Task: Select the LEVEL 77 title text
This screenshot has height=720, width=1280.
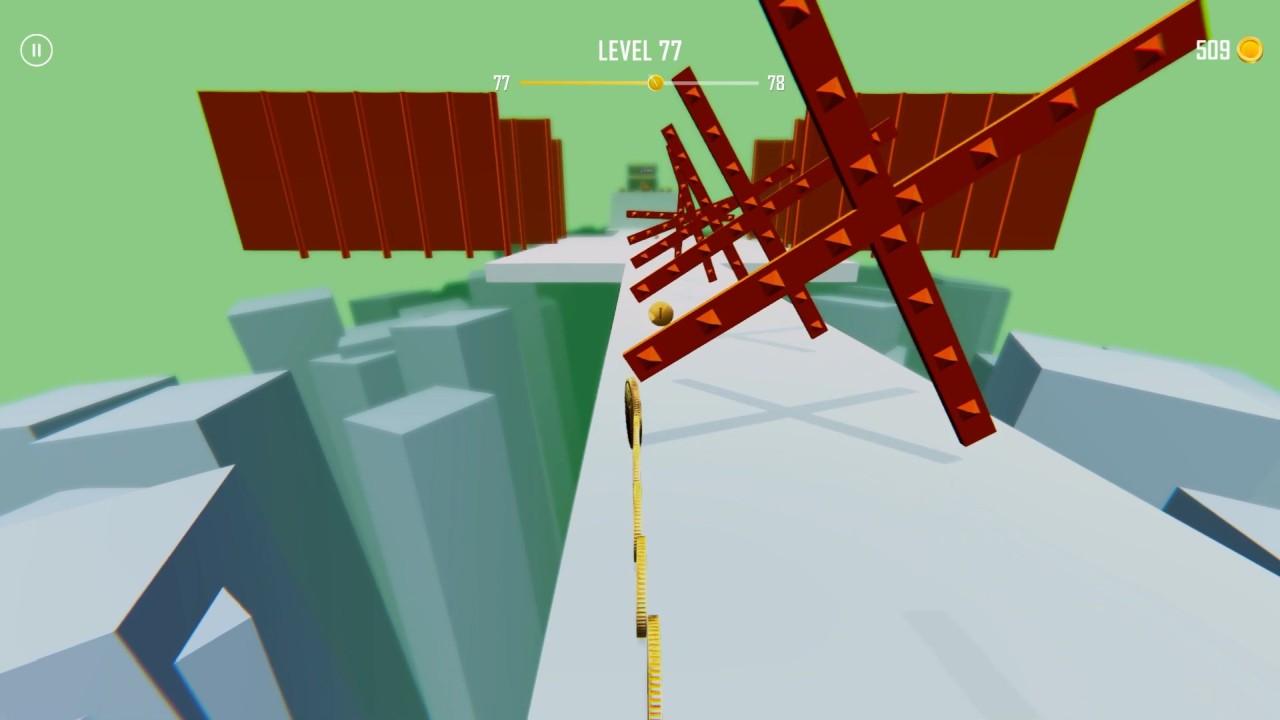Action: 639,49
